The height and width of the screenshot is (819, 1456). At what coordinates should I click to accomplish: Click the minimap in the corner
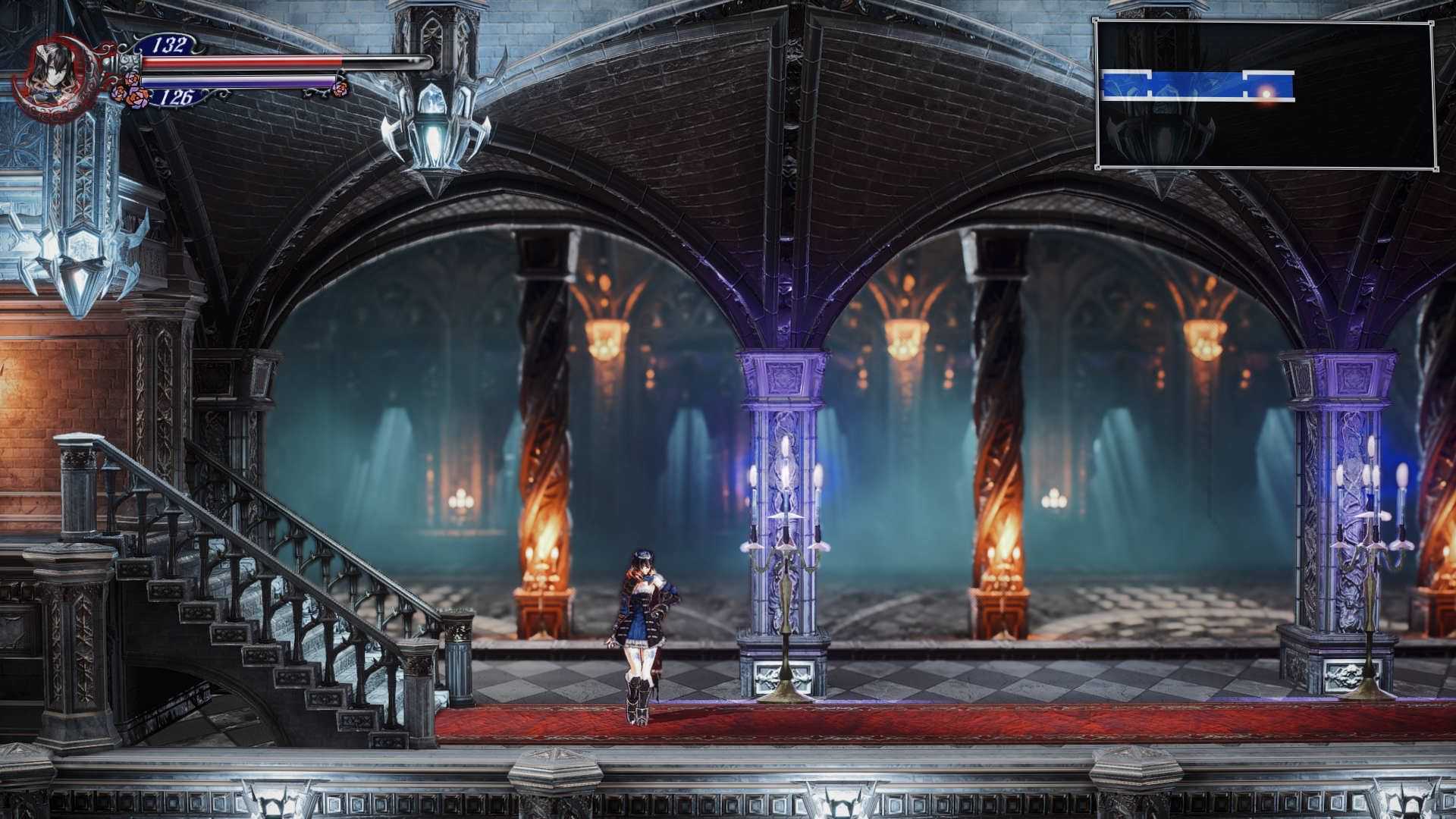click(x=1265, y=96)
